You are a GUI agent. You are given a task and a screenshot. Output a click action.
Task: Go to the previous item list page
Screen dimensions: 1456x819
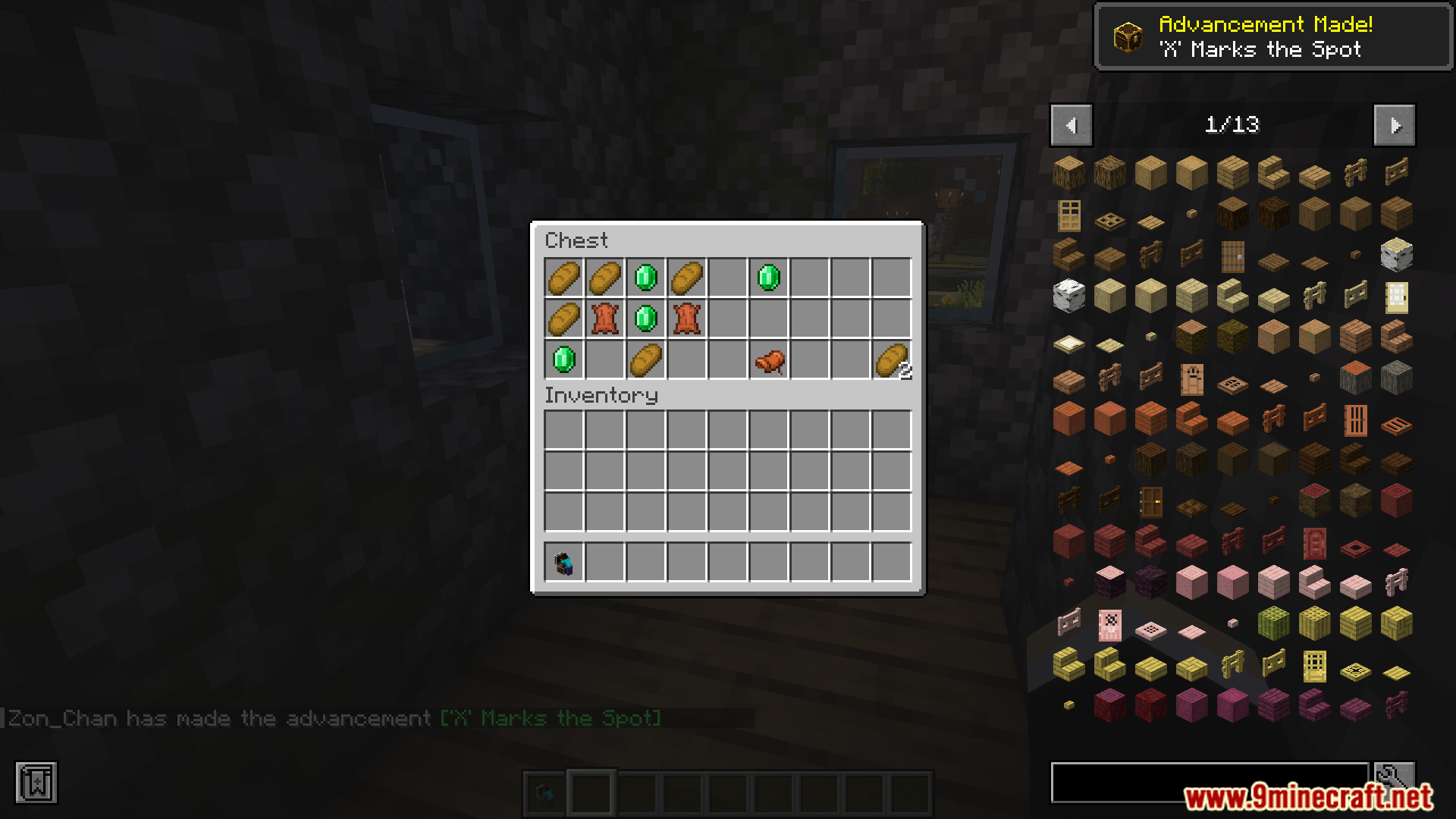click(x=1070, y=125)
